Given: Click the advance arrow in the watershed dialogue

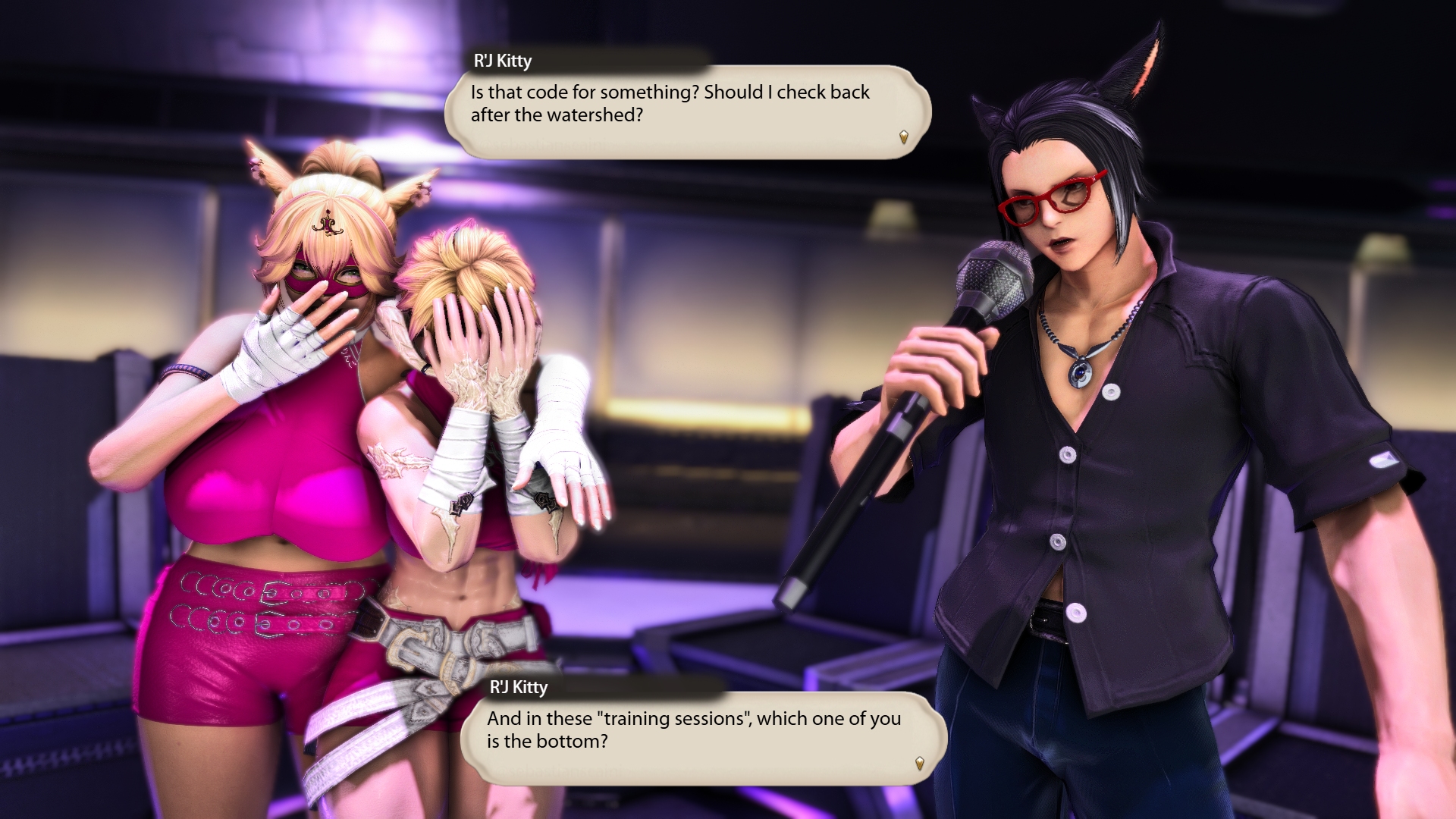Looking at the screenshot, I should point(903,137).
